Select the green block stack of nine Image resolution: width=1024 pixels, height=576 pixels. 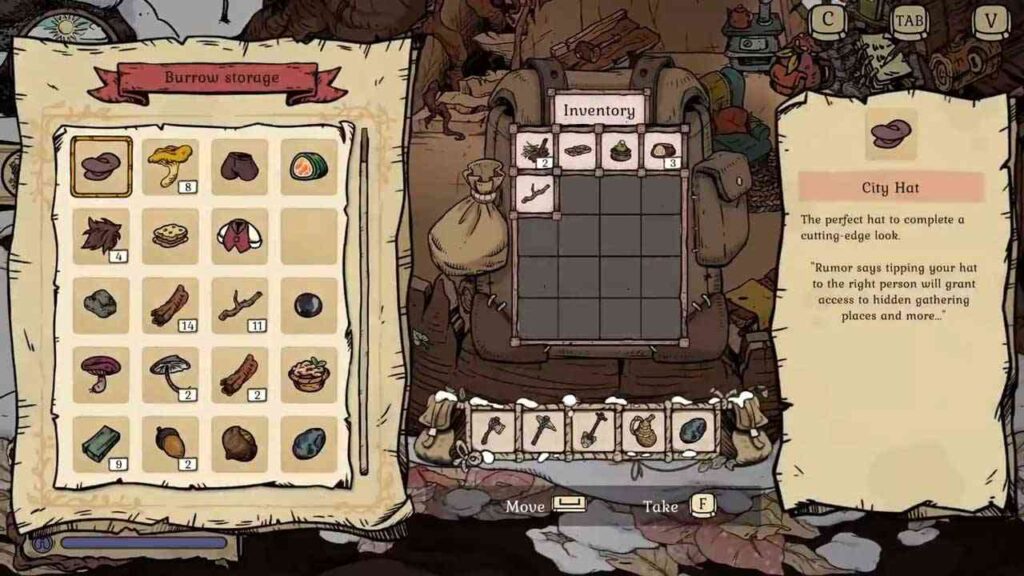[101, 443]
